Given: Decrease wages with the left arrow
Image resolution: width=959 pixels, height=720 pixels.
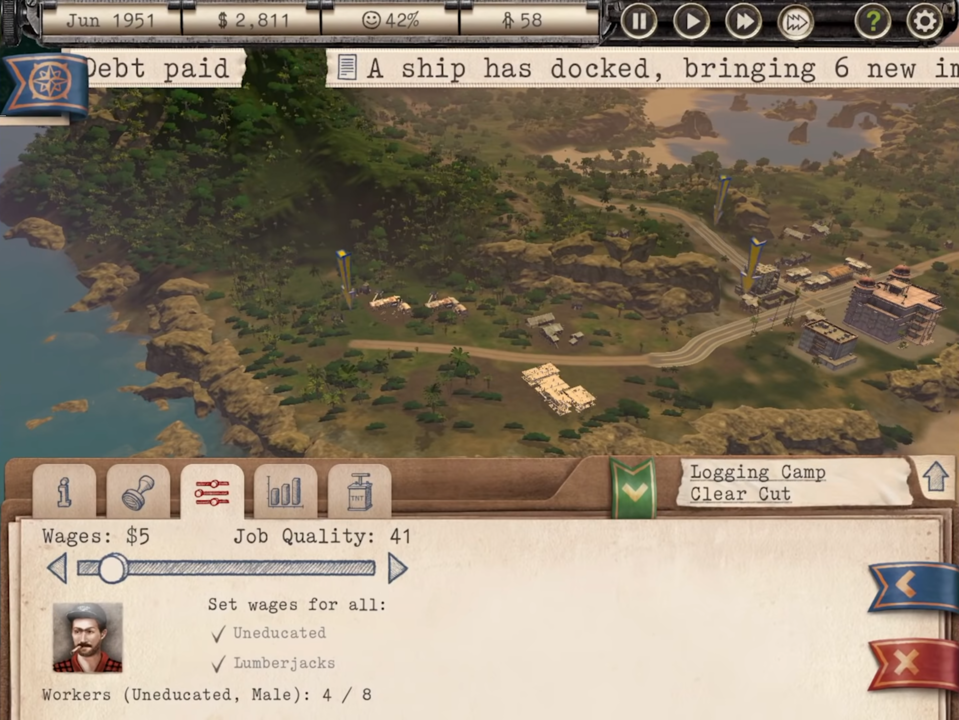Looking at the screenshot, I should coord(57,569).
